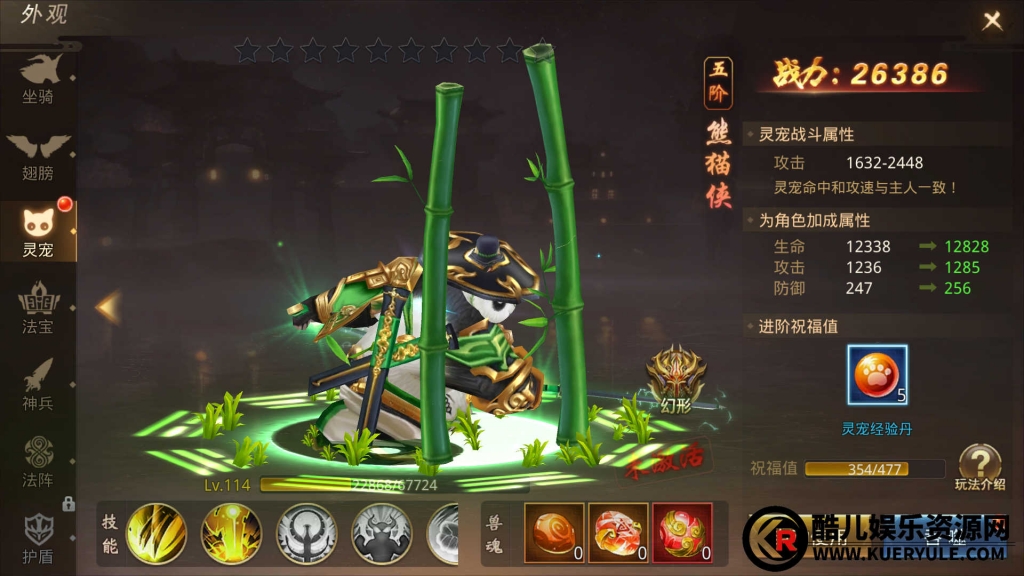Open the 幻形 transformation icon
Screen dimensions: 1024x576
pyautogui.click(x=676, y=375)
